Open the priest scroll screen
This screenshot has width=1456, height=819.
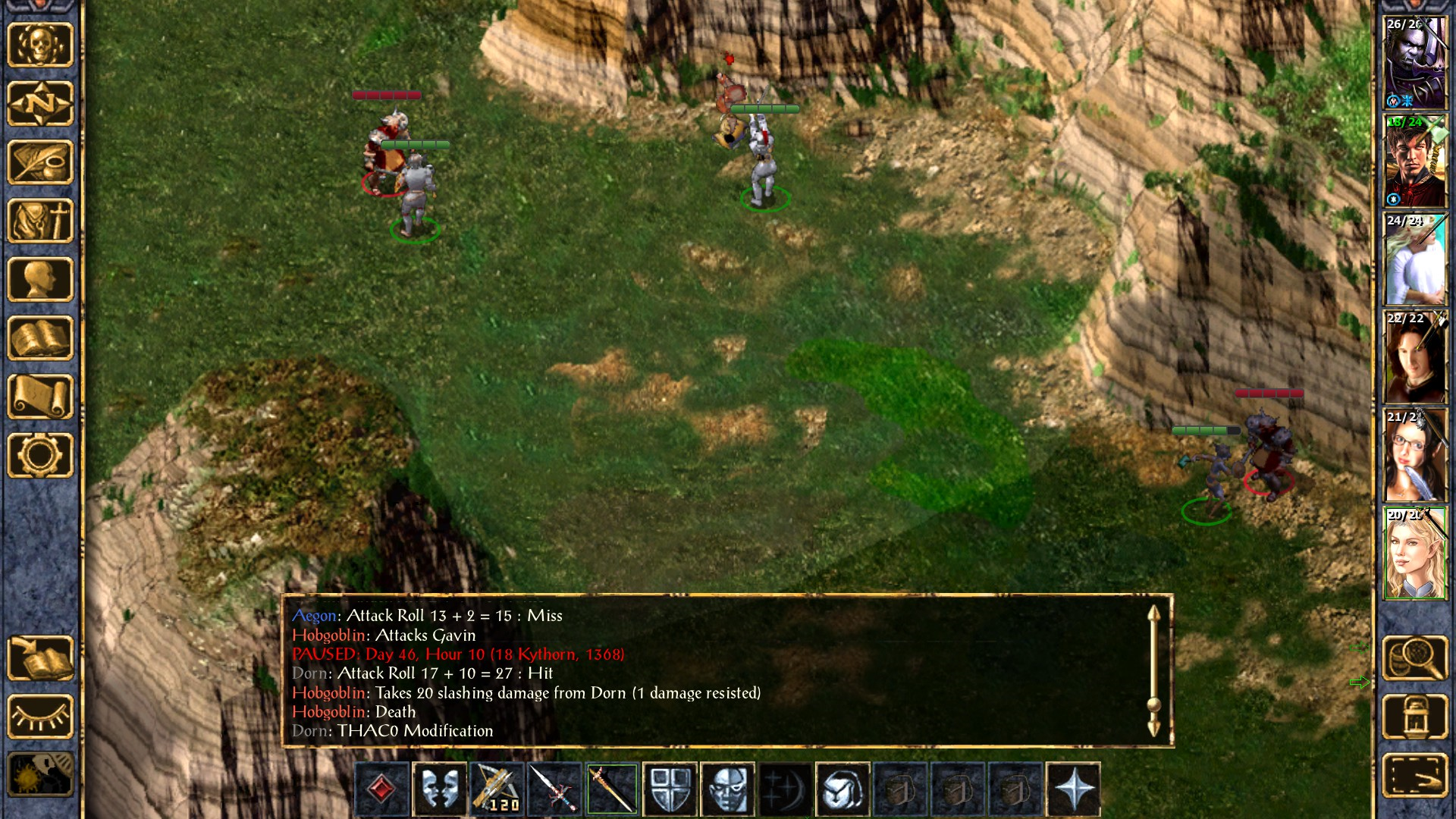[x=40, y=397]
